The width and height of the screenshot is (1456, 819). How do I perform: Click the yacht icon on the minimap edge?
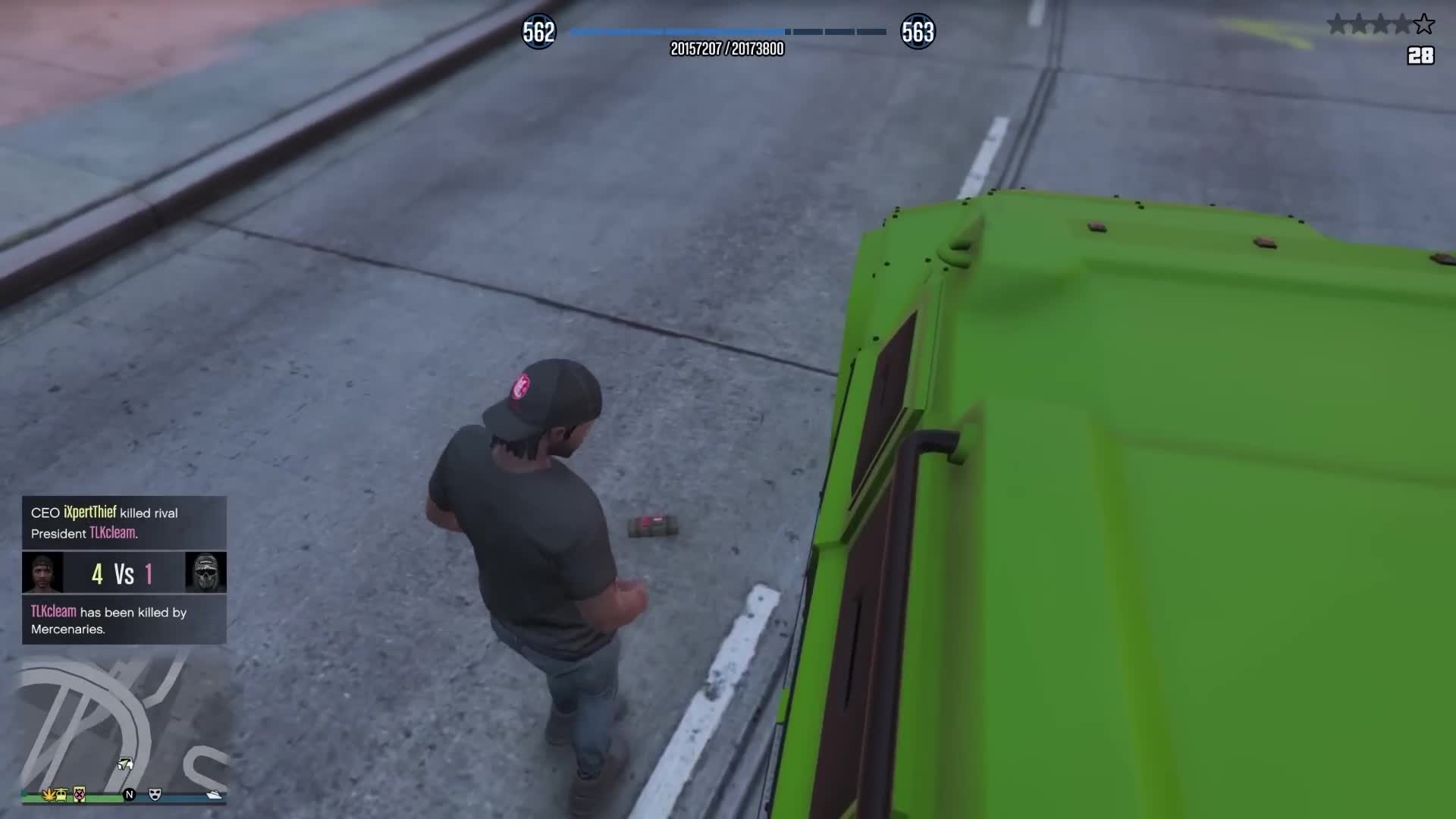click(x=215, y=794)
